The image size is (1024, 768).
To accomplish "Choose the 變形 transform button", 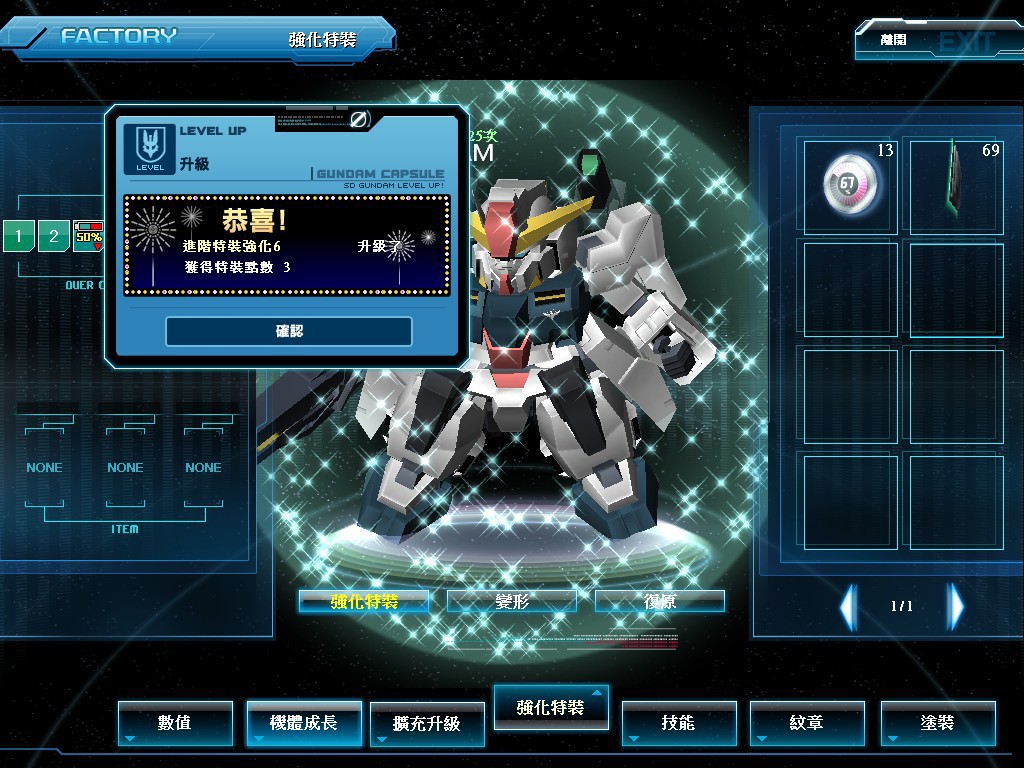I will point(511,601).
